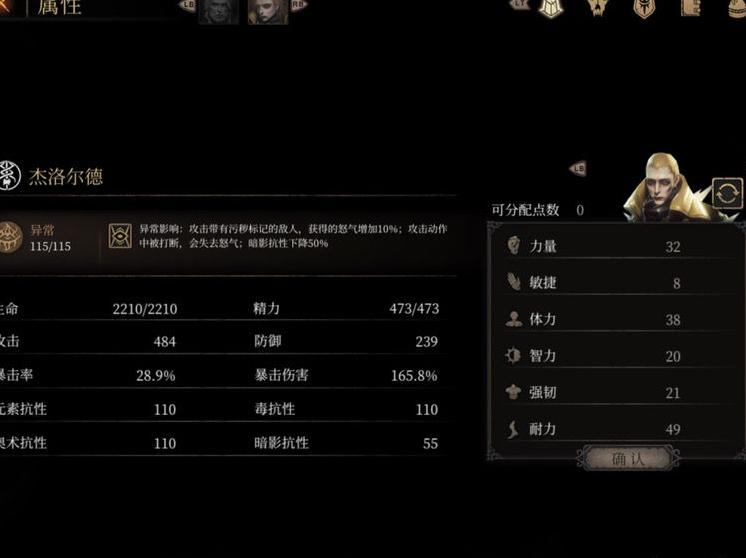This screenshot has width=746, height=558.
Task: Click the circular arrows reset button
Action: tap(727, 193)
